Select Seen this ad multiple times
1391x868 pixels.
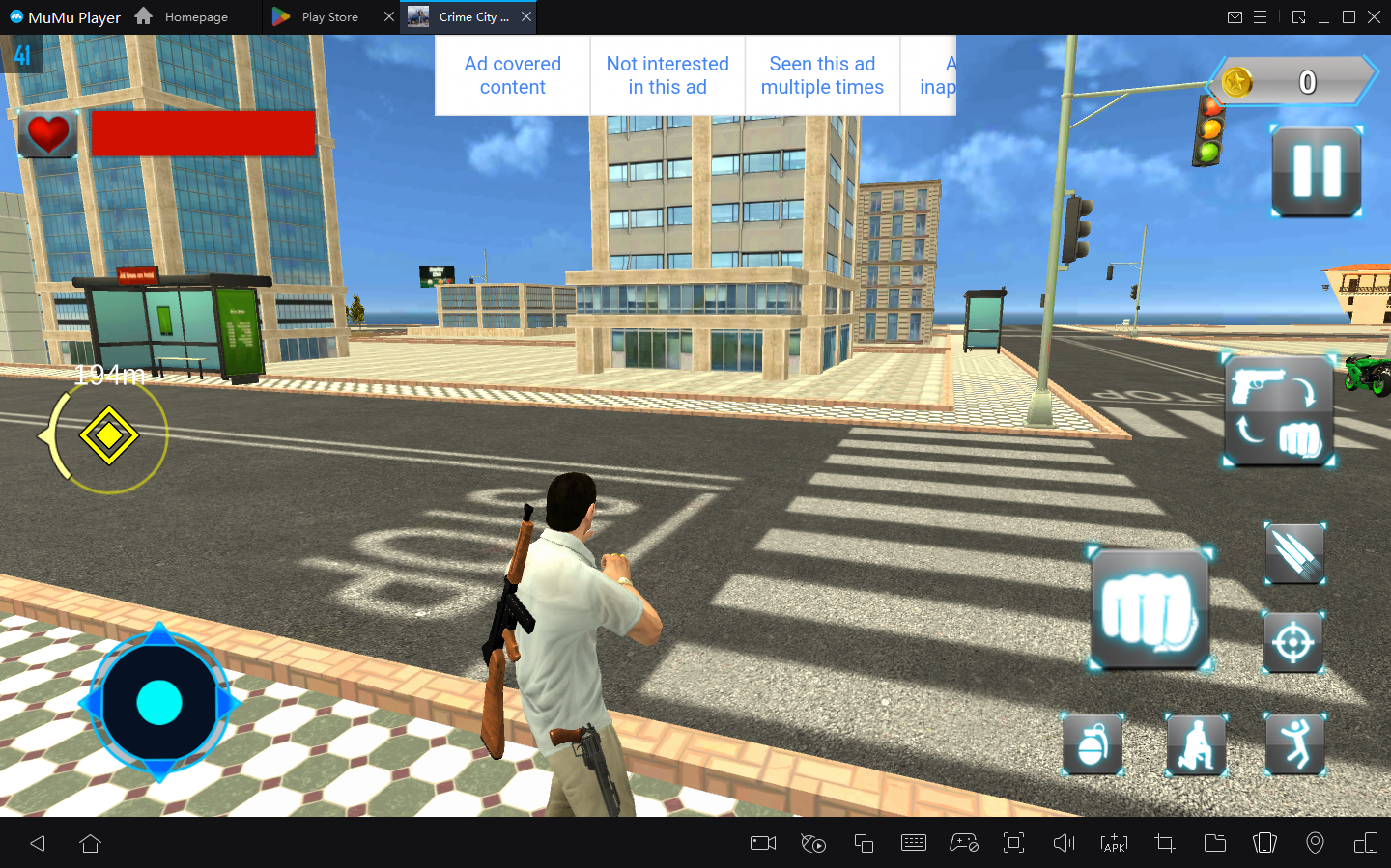pyautogui.click(x=822, y=74)
